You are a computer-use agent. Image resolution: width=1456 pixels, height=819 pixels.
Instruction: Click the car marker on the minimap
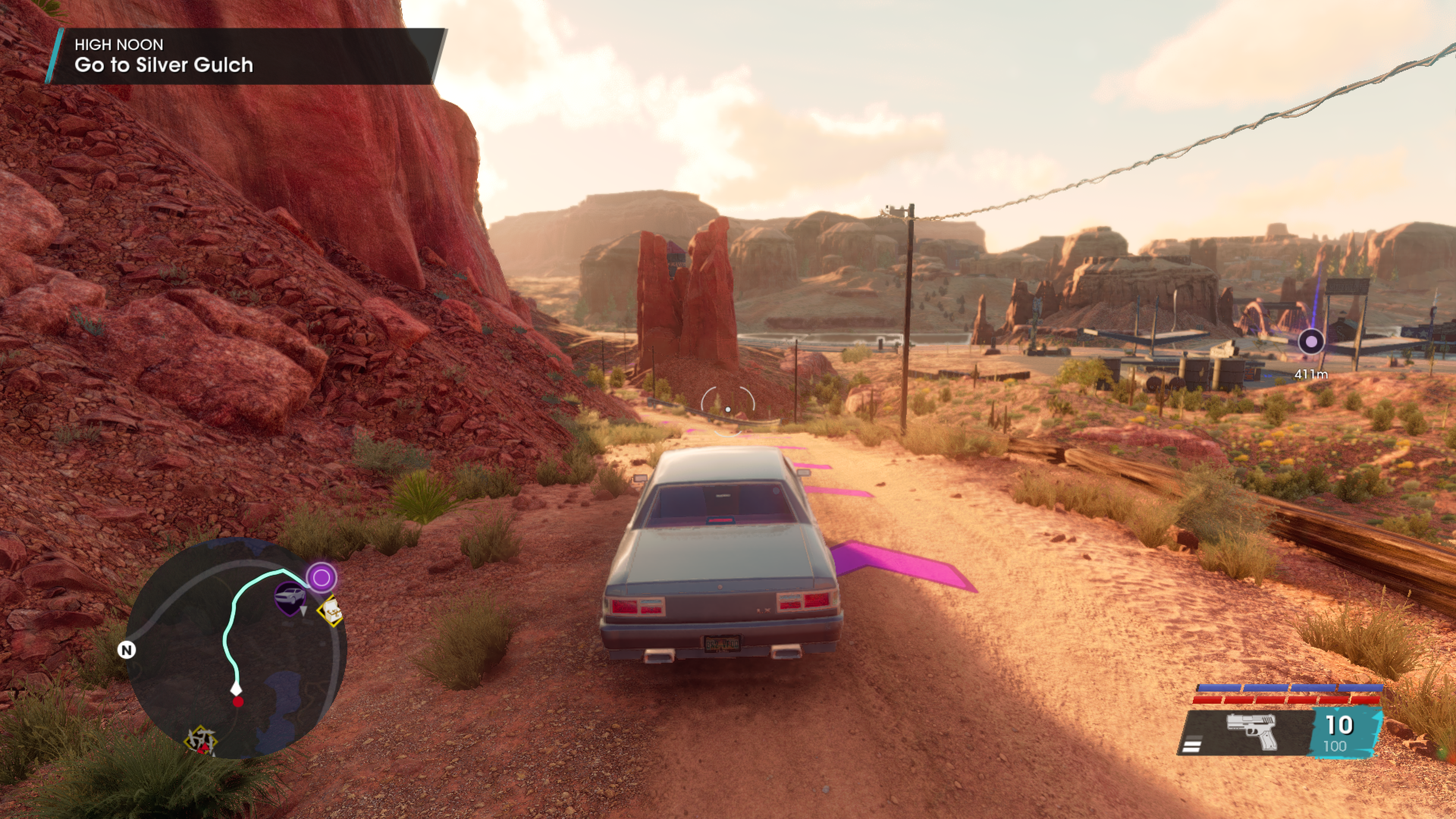tap(290, 597)
